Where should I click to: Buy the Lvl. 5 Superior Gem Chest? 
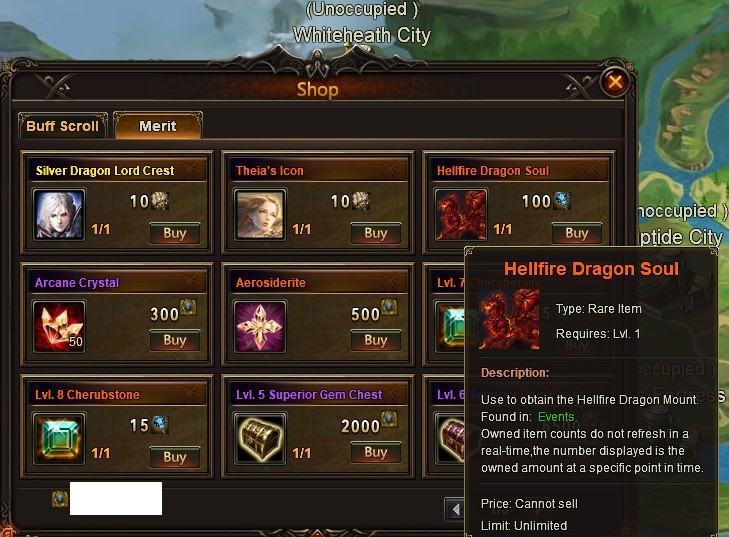[375, 452]
